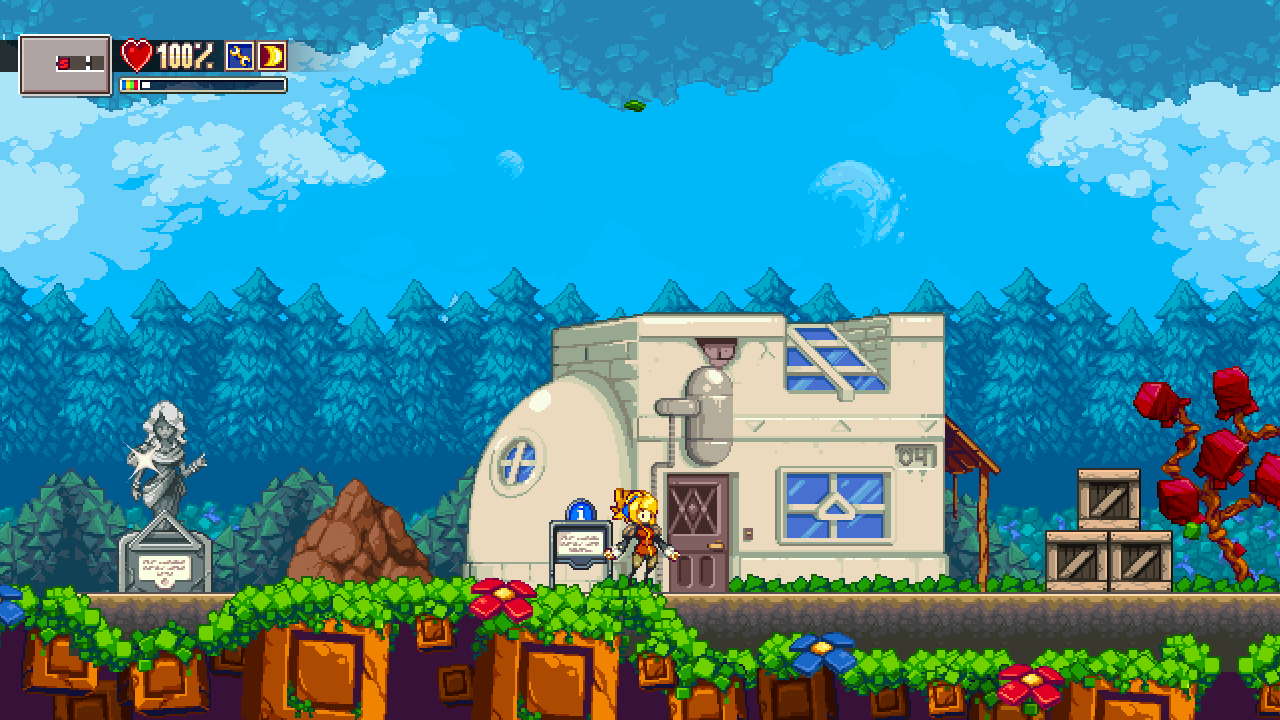Toggle the slanted skylight window on the roof
The width and height of the screenshot is (1280, 720).
(x=831, y=356)
